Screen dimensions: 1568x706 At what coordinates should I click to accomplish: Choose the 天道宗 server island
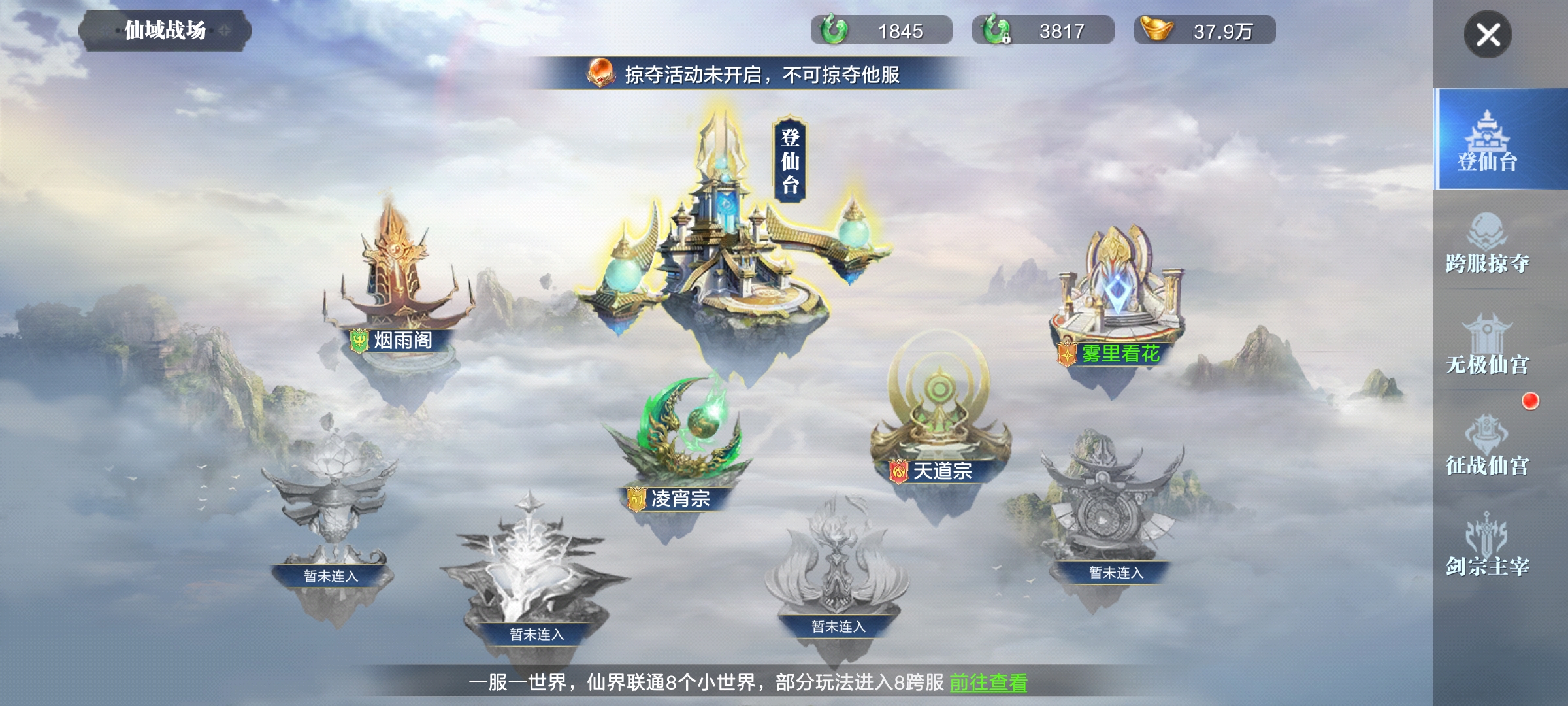939,418
